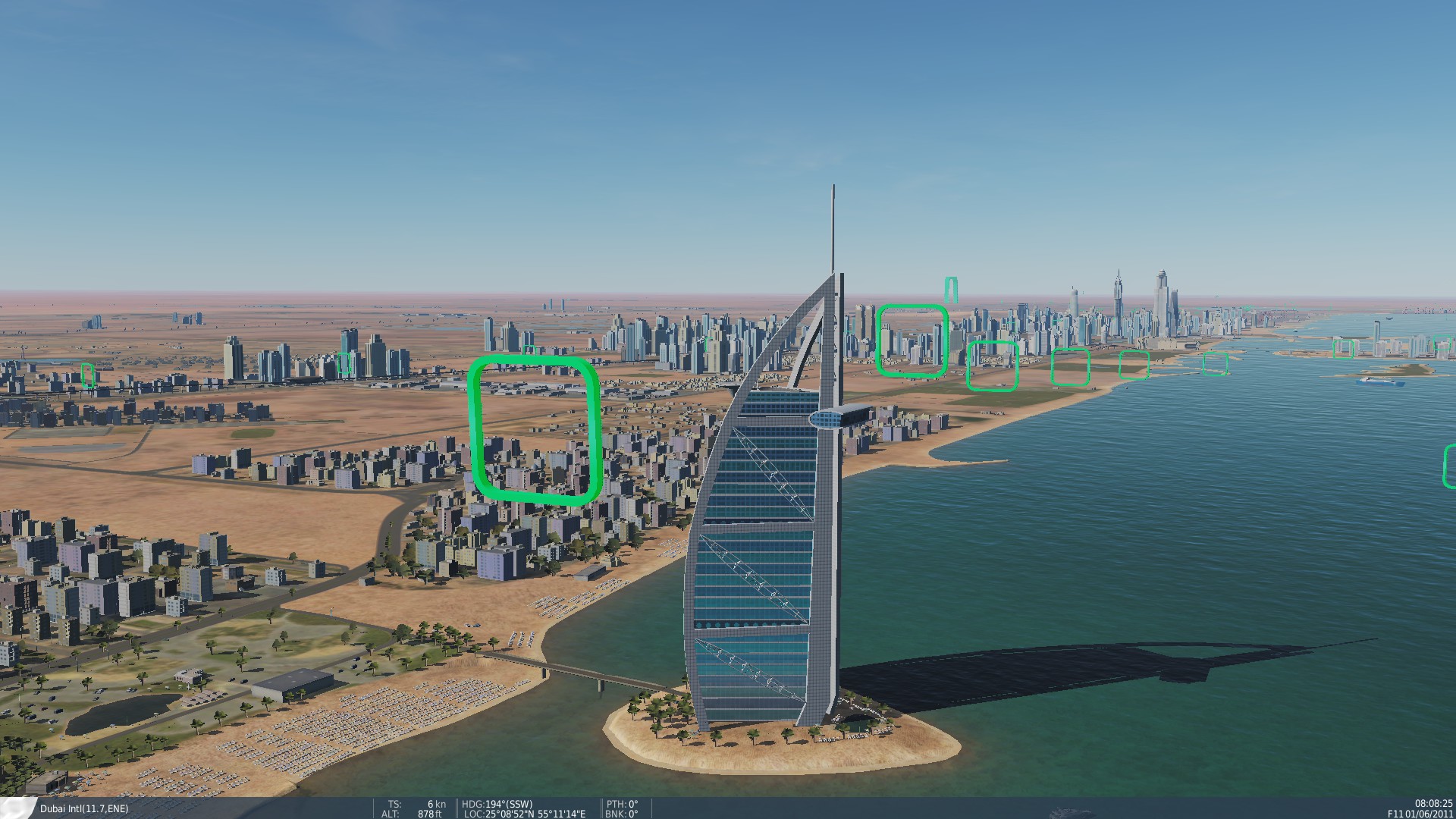Select the tall narrow green marker above the skyline

point(950,288)
